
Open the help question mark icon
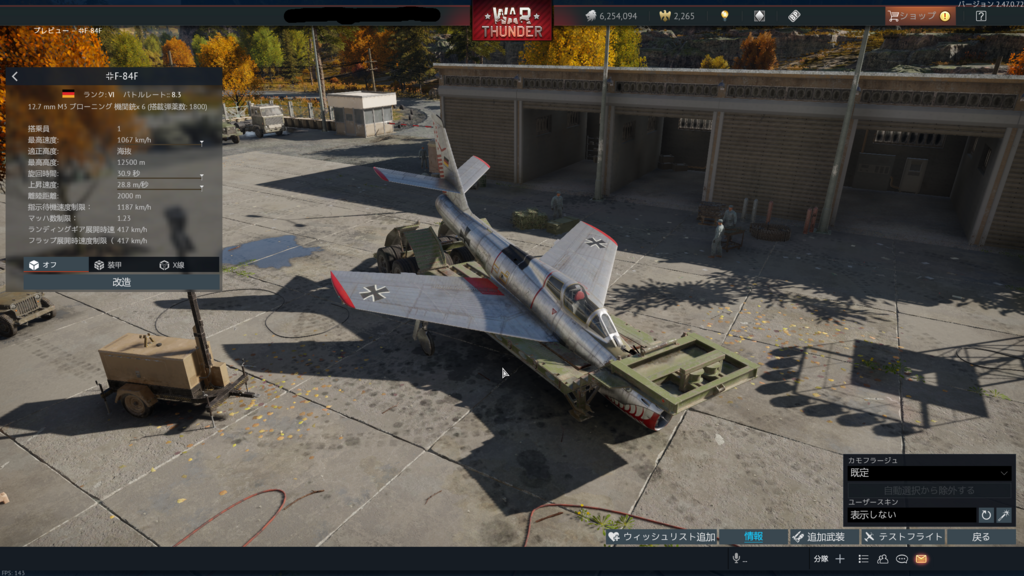(x=981, y=16)
